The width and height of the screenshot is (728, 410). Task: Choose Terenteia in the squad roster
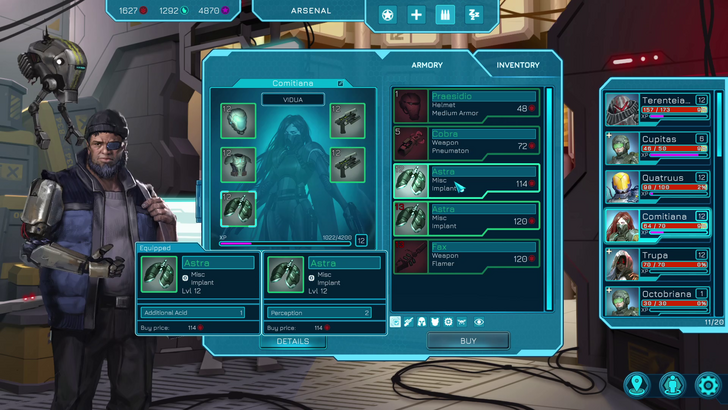(x=660, y=108)
